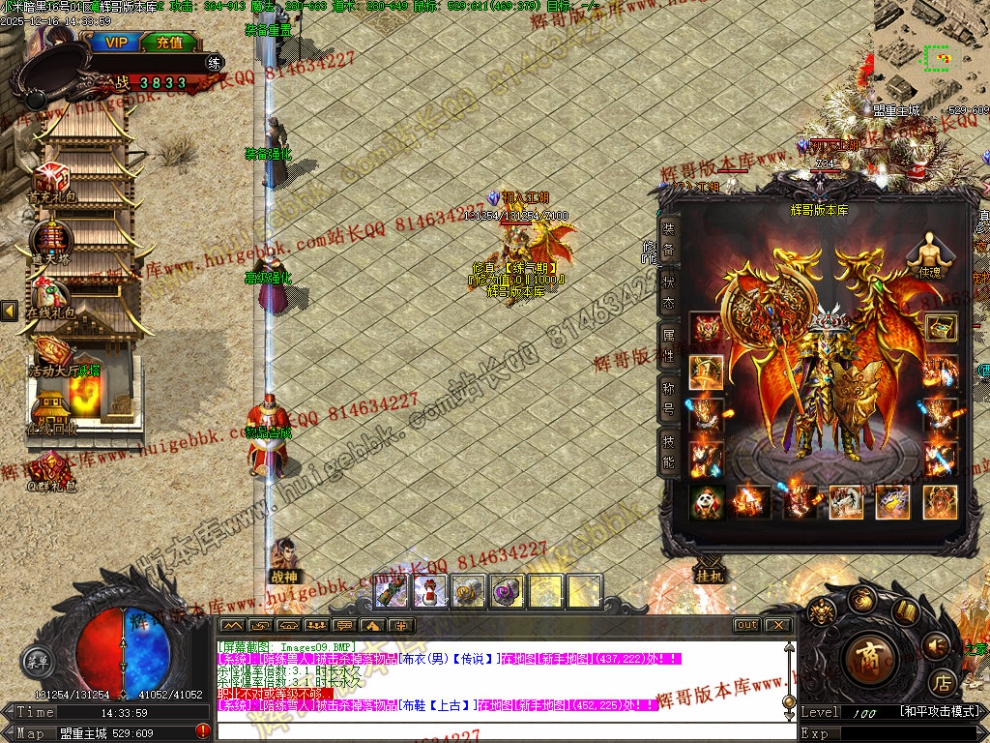The width and height of the screenshot is (990, 743).
Task: Switch to the 装备 equipment tab
Action: click(x=668, y=237)
